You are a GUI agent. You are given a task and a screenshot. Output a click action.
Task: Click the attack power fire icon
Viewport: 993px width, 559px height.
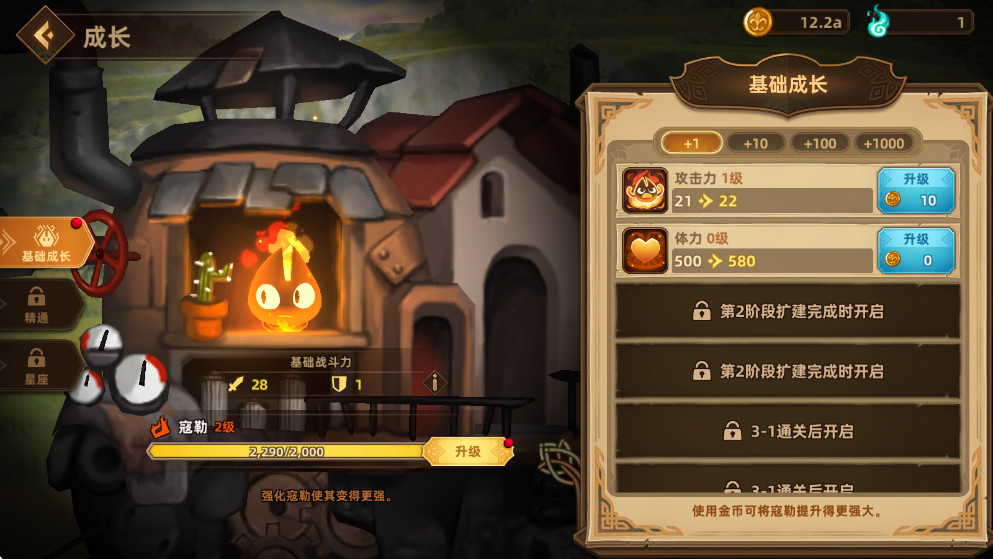(x=645, y=190)
